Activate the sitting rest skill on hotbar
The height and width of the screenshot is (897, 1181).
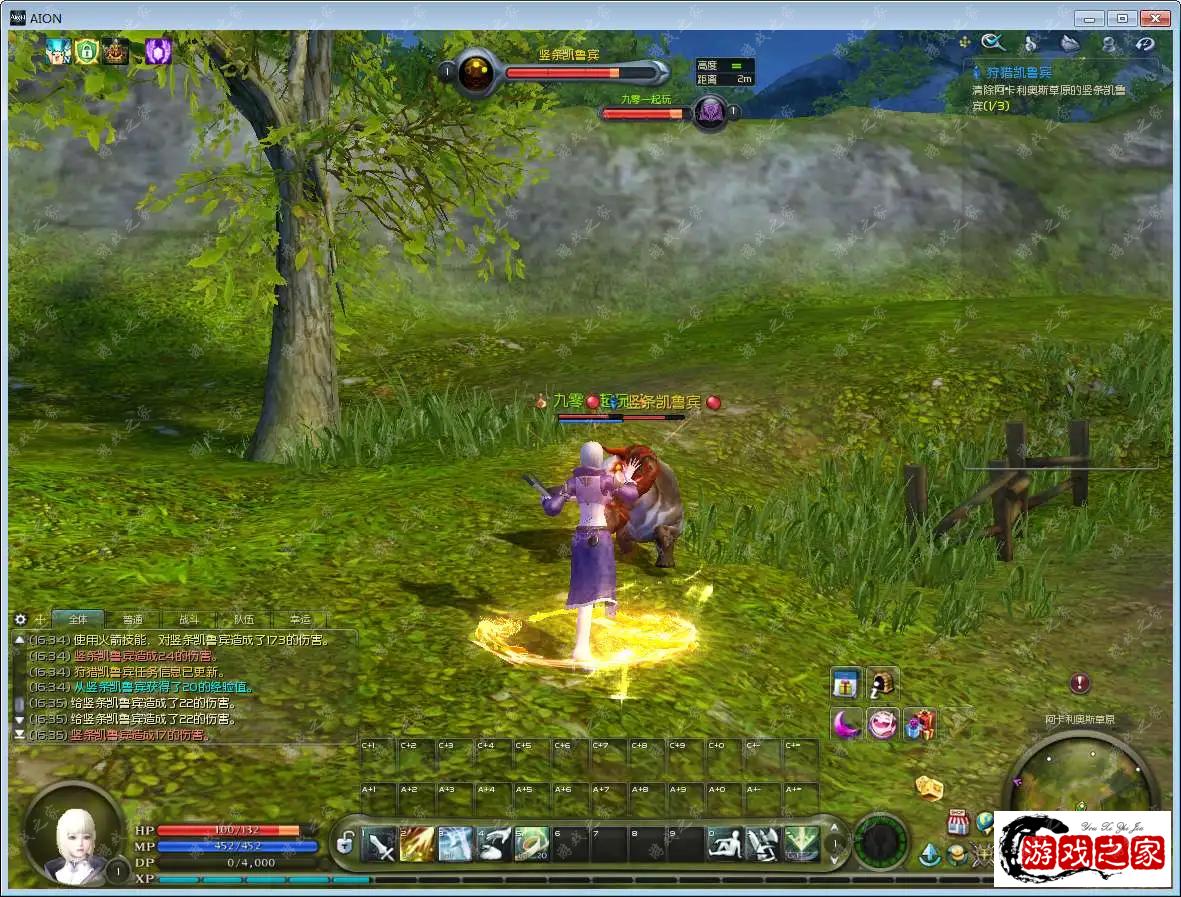(725, 845)
